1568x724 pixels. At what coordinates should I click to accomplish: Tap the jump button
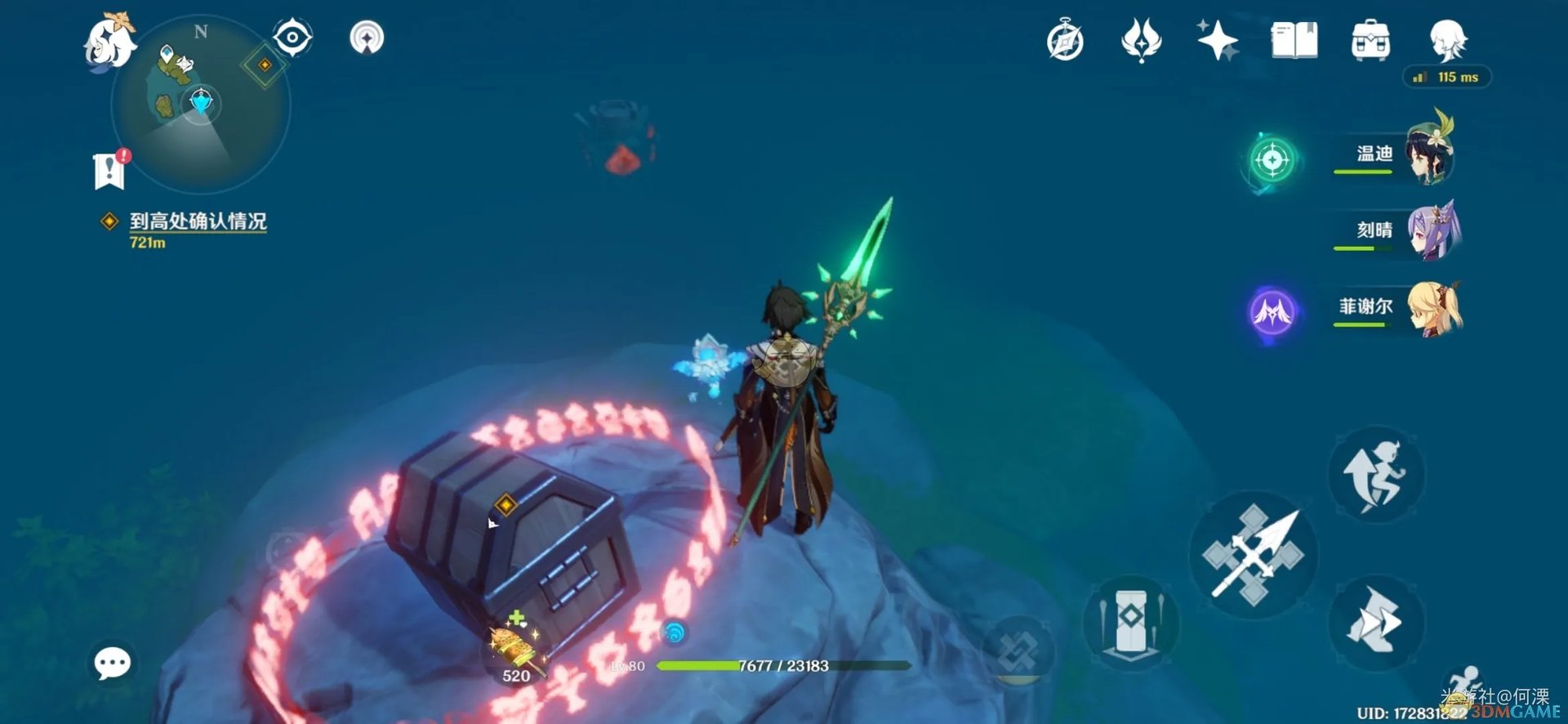(1376, 476)
